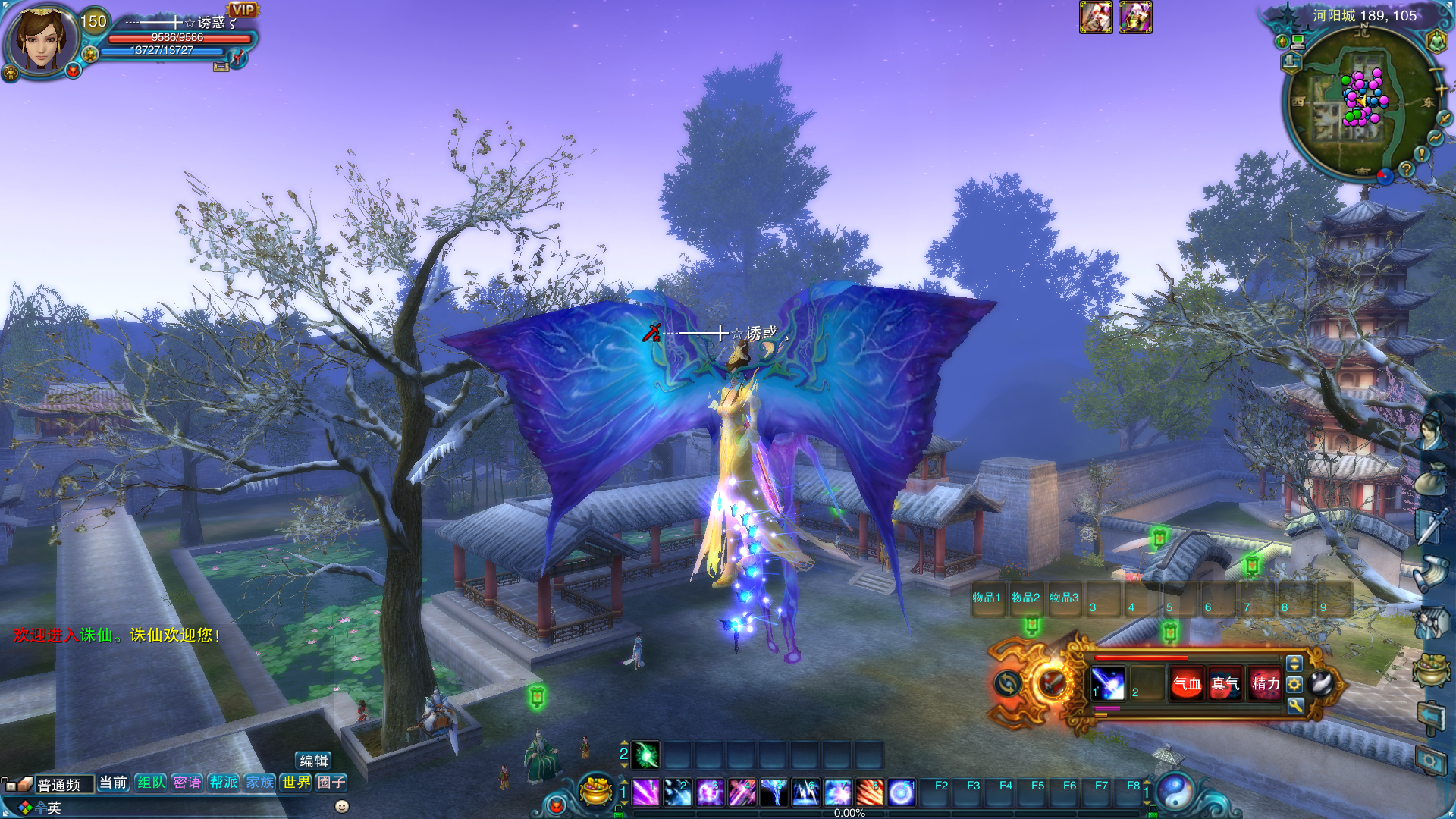Click the 编辑 (Edit) chat button
This screenshot has height=819, width=1456.
coord(313,761)
